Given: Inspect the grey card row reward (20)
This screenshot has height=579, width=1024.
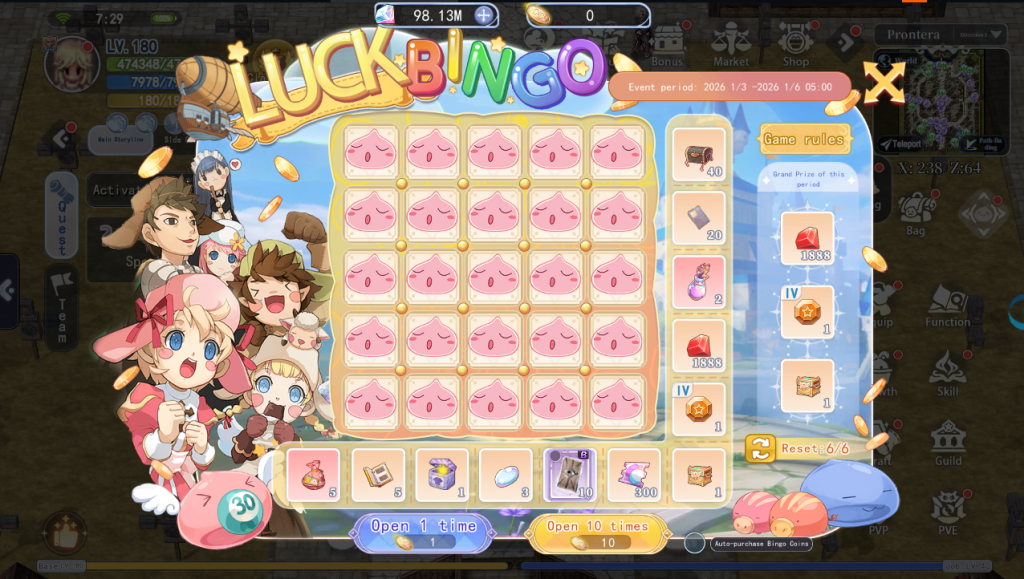Looking at the screenshot, I should click(698, 218).
